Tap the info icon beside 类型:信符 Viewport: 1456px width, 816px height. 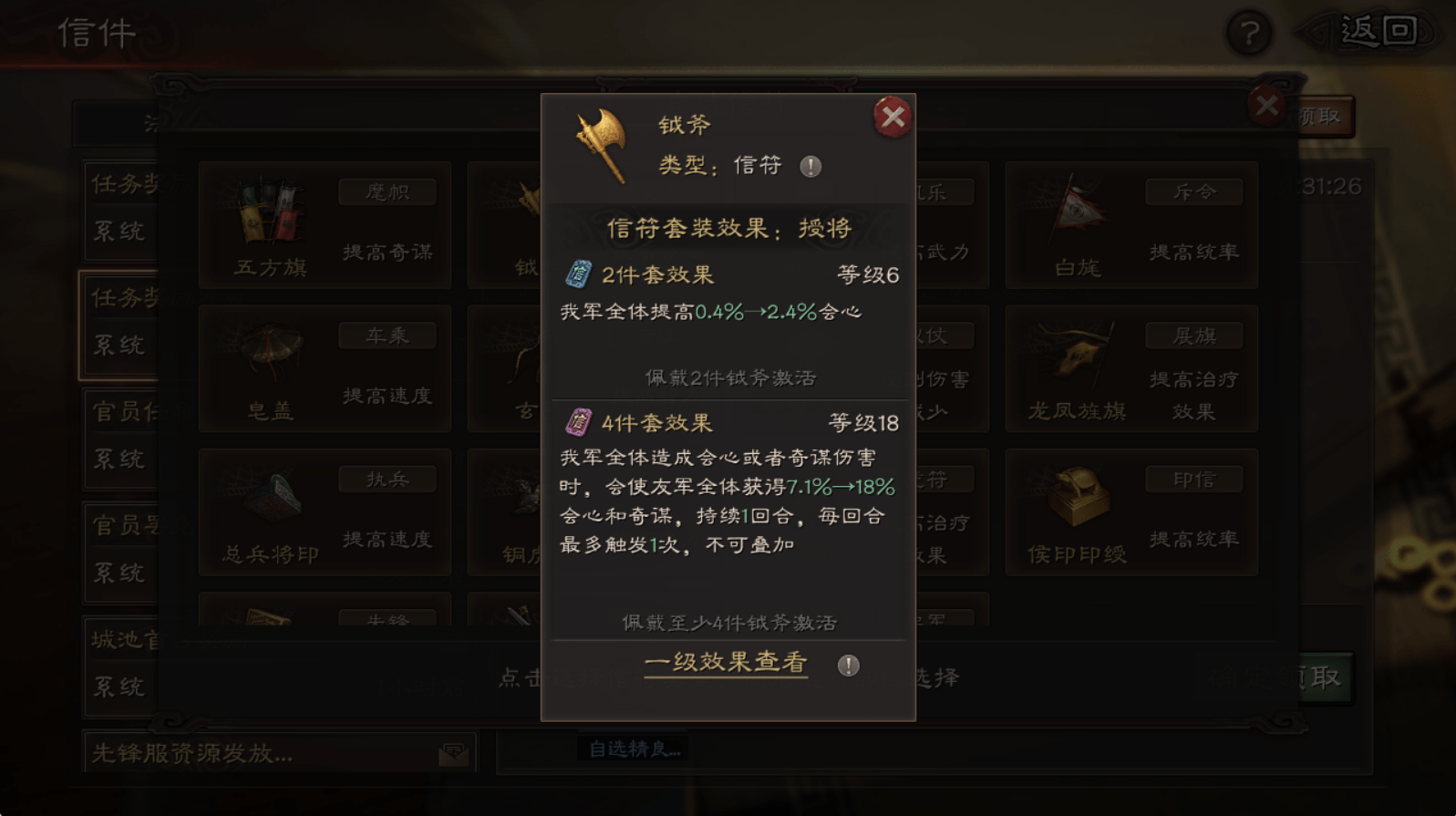[809, 167]
